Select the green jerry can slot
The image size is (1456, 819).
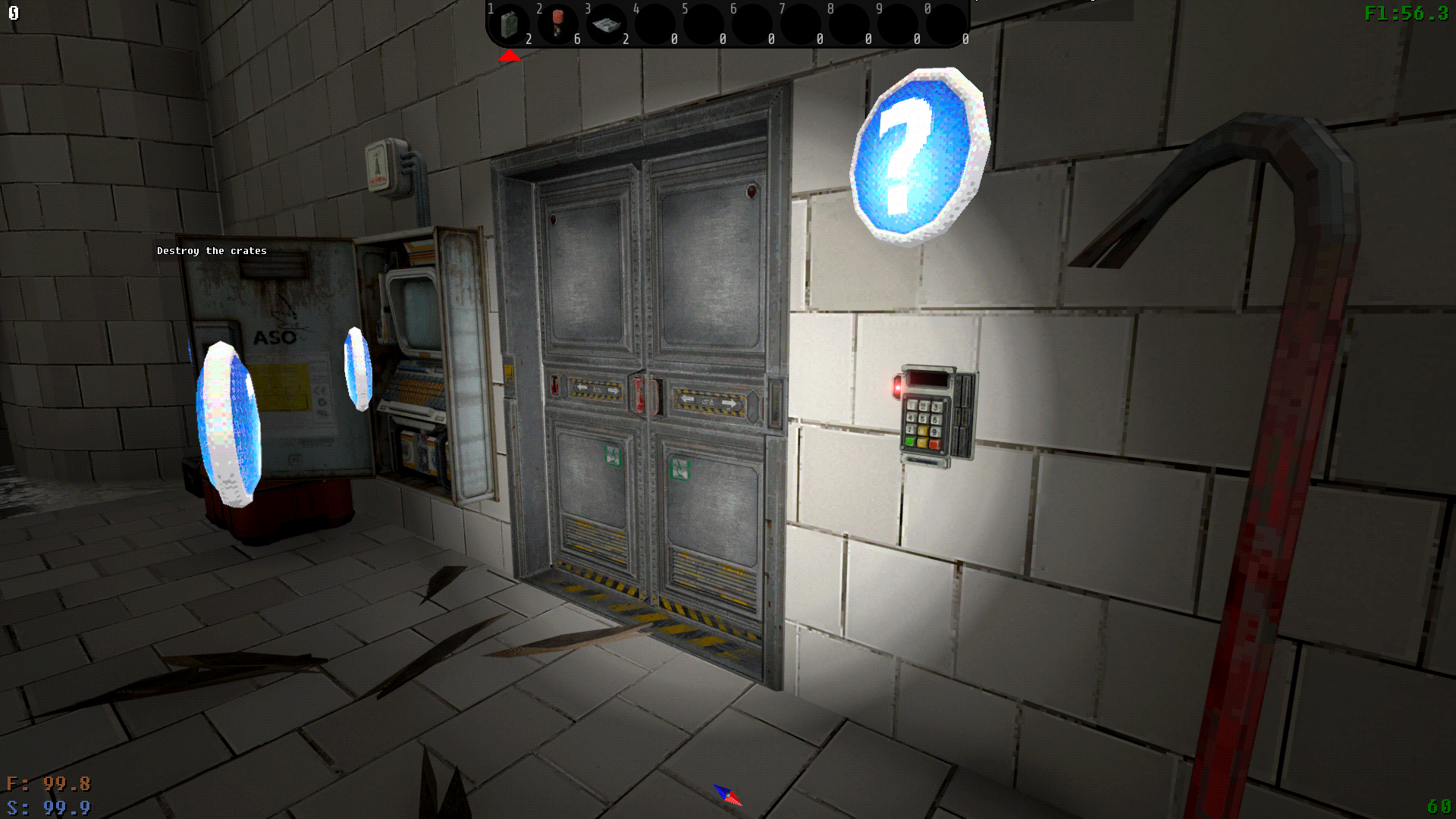[x=510, y=25]
